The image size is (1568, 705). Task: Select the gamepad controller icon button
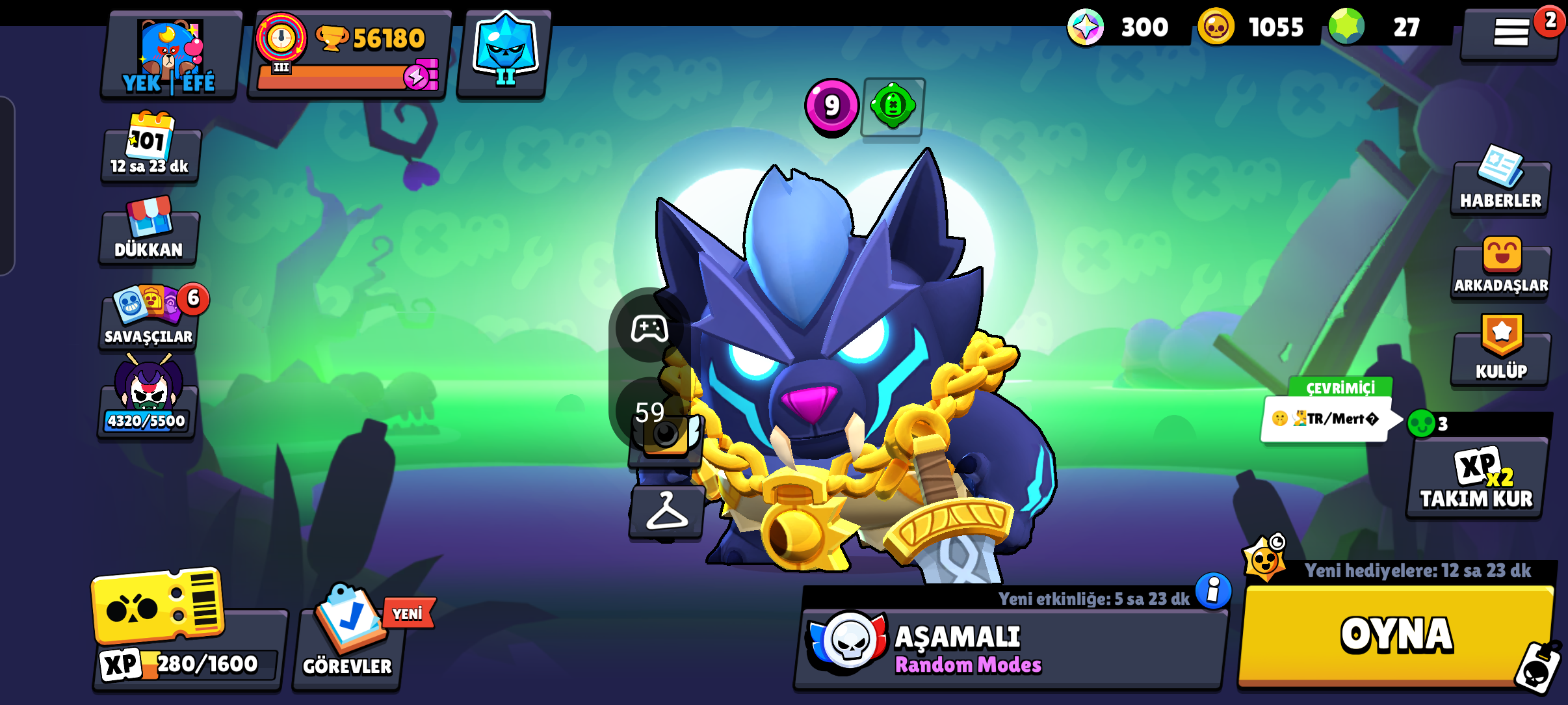pyautogui.click(x=649, y=329)
